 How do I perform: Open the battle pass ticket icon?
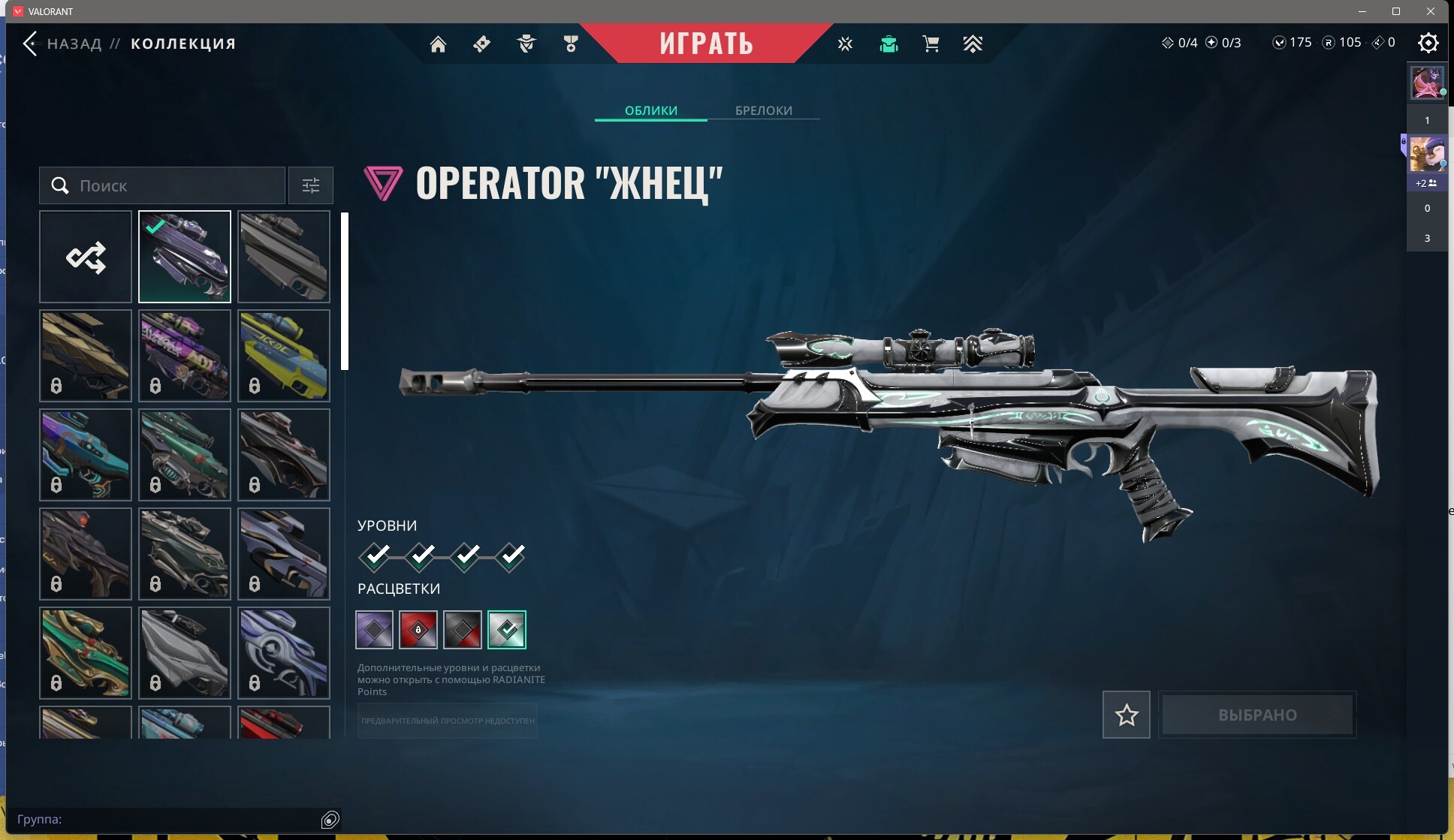pyautogui.click(x=481, y=44)
